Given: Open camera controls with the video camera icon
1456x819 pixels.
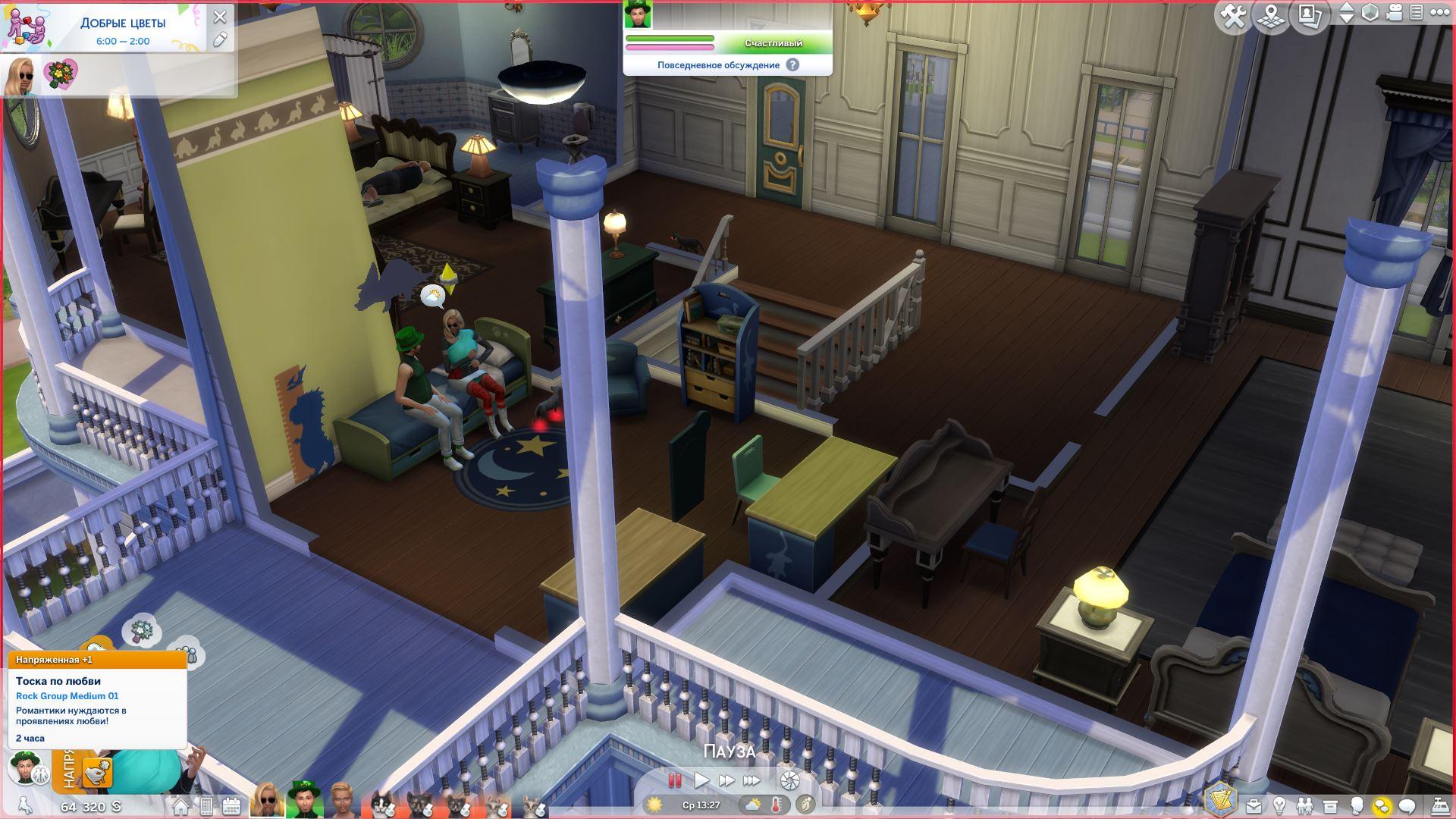Looking at the screenshot, I should pos(1395,13).
